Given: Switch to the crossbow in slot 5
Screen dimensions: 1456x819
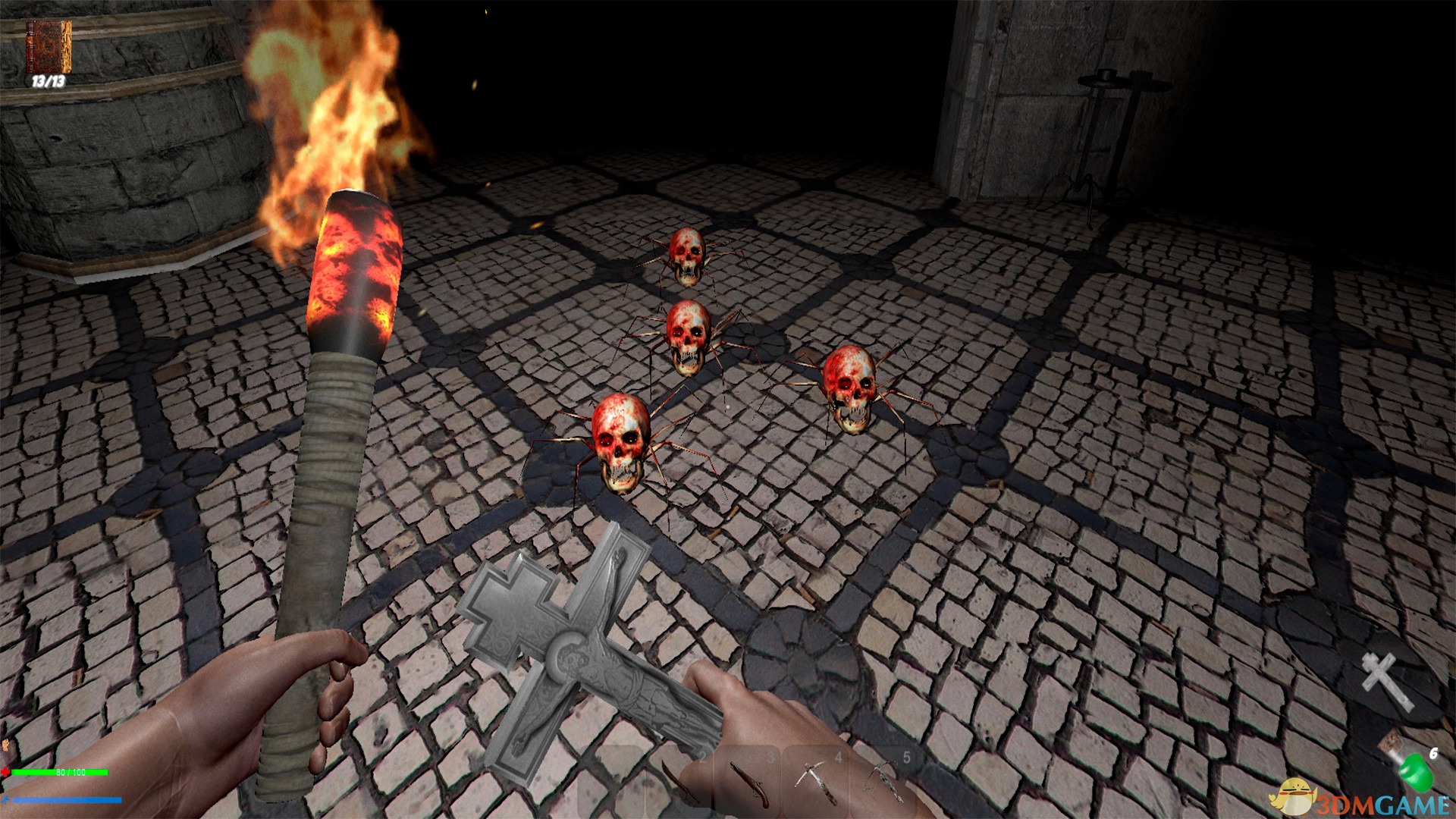Looking at the screenshot, I should (883, 781).
